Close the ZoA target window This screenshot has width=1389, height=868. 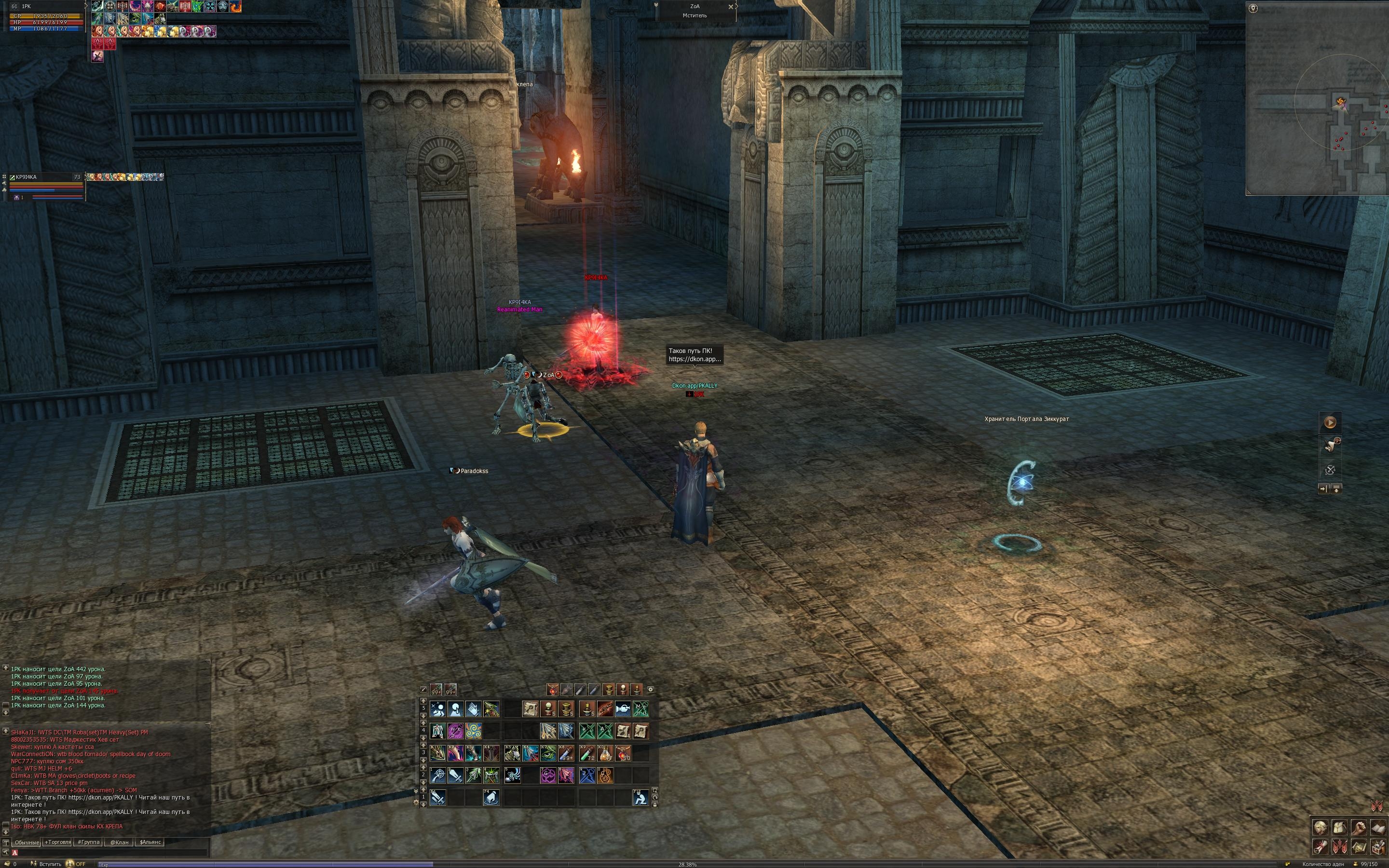731,7
